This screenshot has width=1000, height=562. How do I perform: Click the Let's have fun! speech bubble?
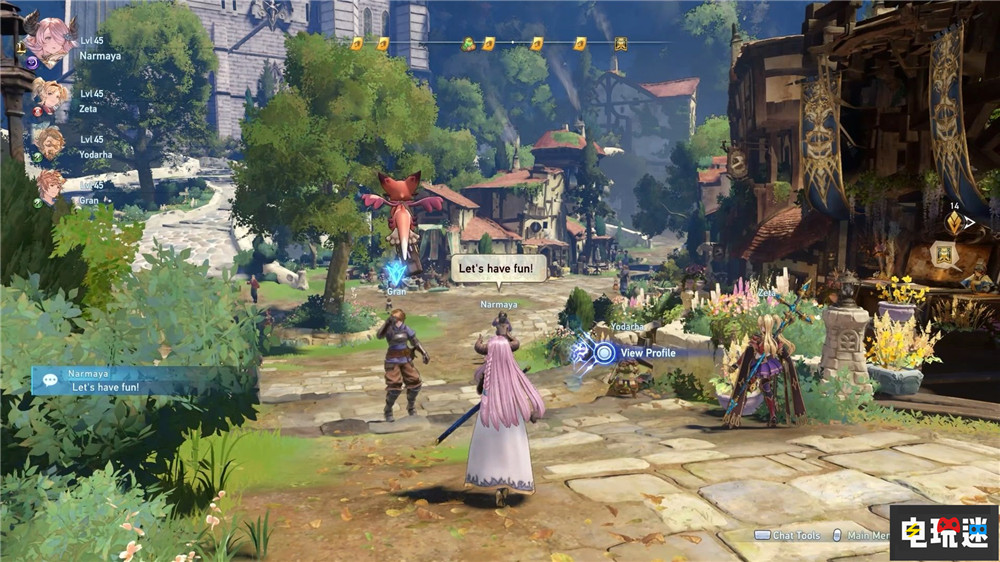[499, 267]
